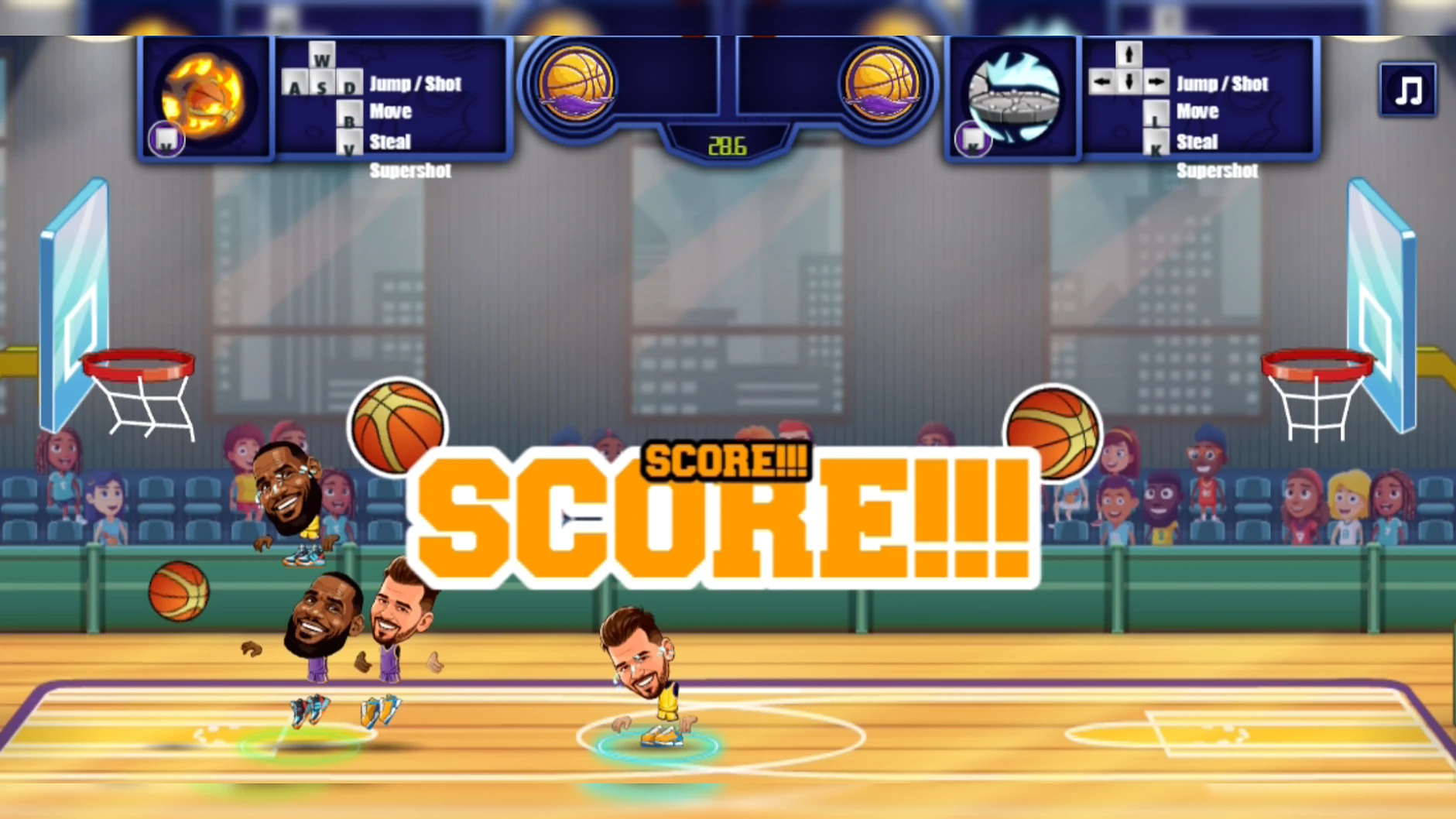Open the arrow-keys controls panel
This screenshot has height=819, width=1456.
(x=1200, y=97)
